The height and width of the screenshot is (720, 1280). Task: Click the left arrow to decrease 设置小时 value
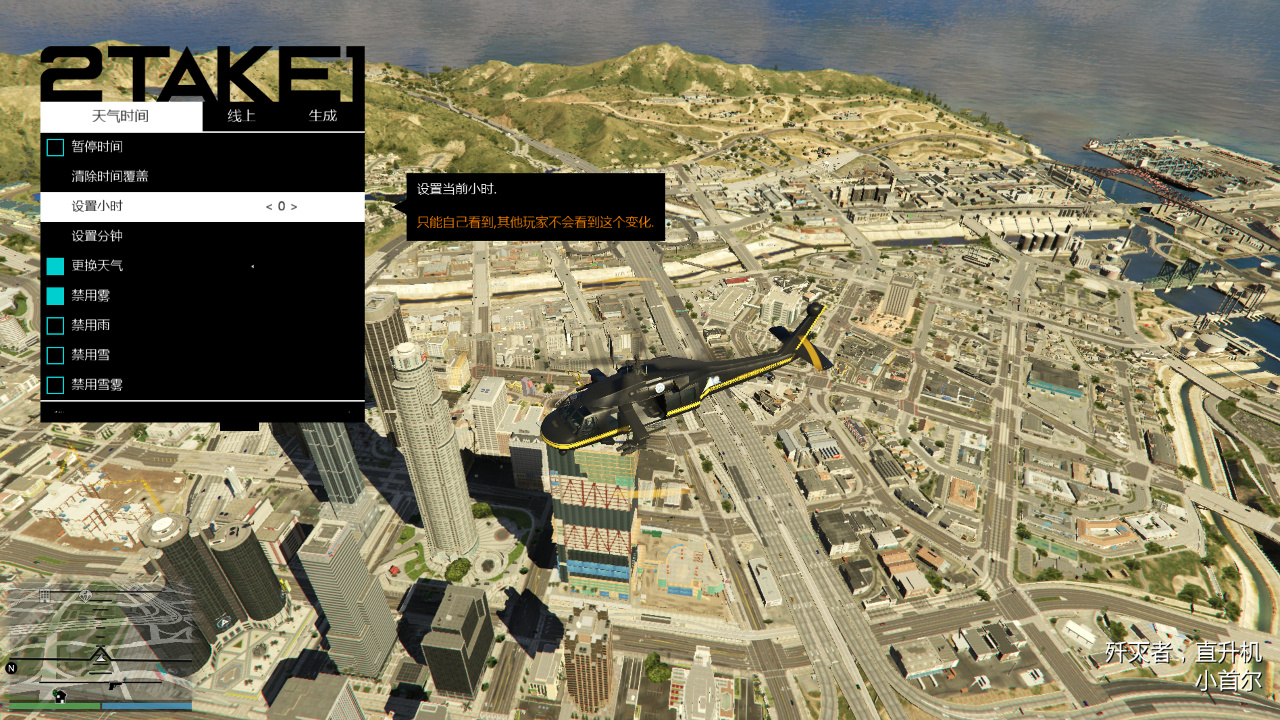tap(269, 207)
